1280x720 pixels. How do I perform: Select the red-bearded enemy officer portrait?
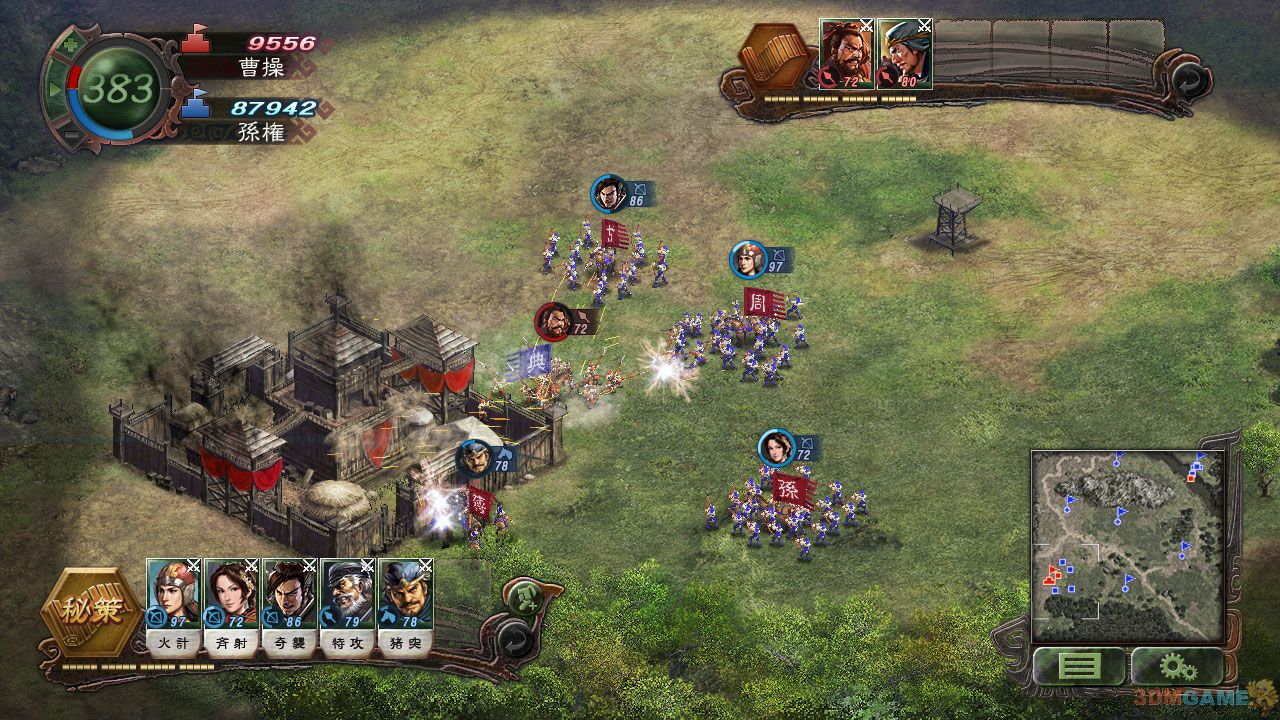click(x=847, y=54)
